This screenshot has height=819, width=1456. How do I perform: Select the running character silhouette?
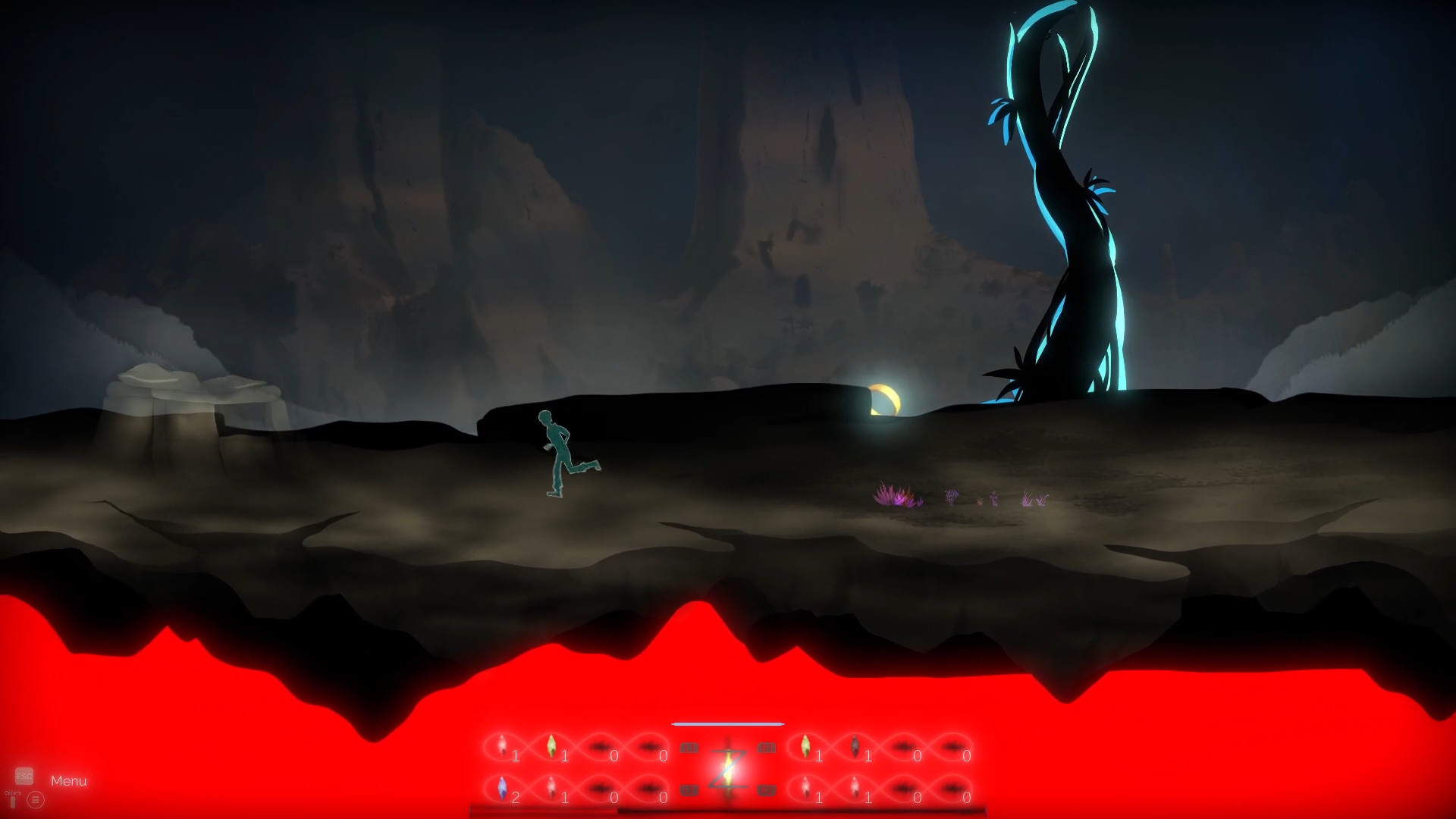[563, 451]
